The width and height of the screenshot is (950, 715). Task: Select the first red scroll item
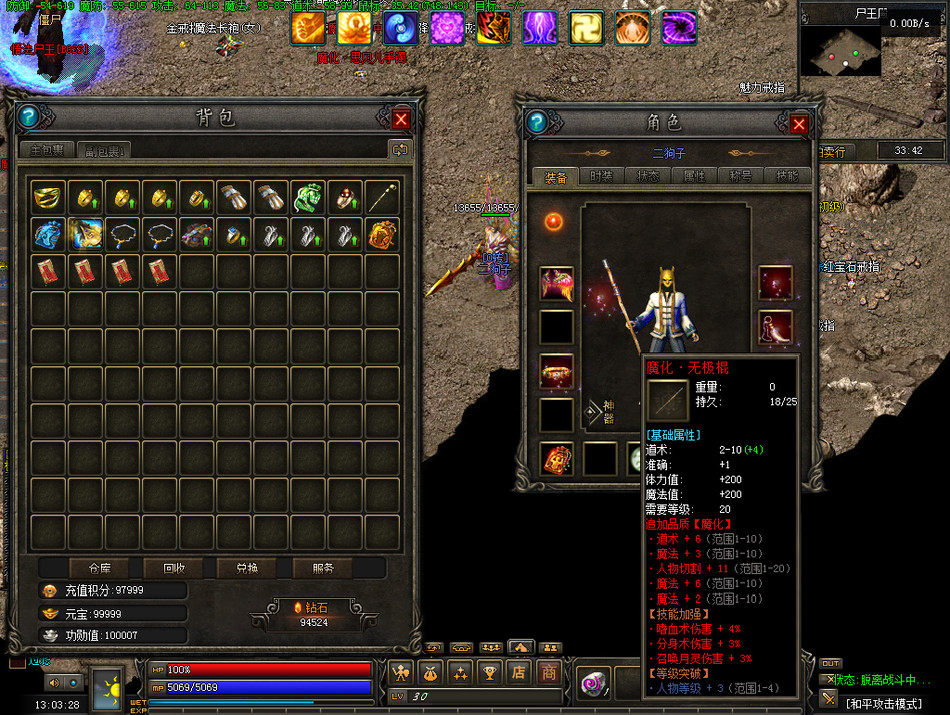[48, 271]
